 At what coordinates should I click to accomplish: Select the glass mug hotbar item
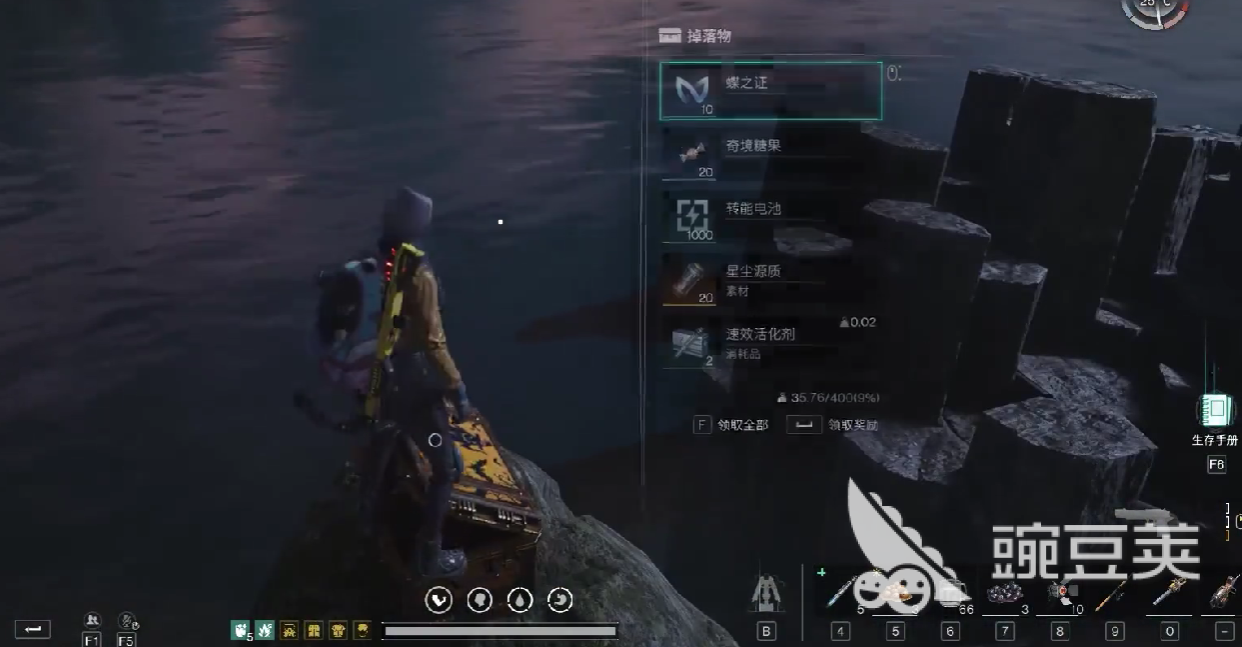tap(951, 594)
